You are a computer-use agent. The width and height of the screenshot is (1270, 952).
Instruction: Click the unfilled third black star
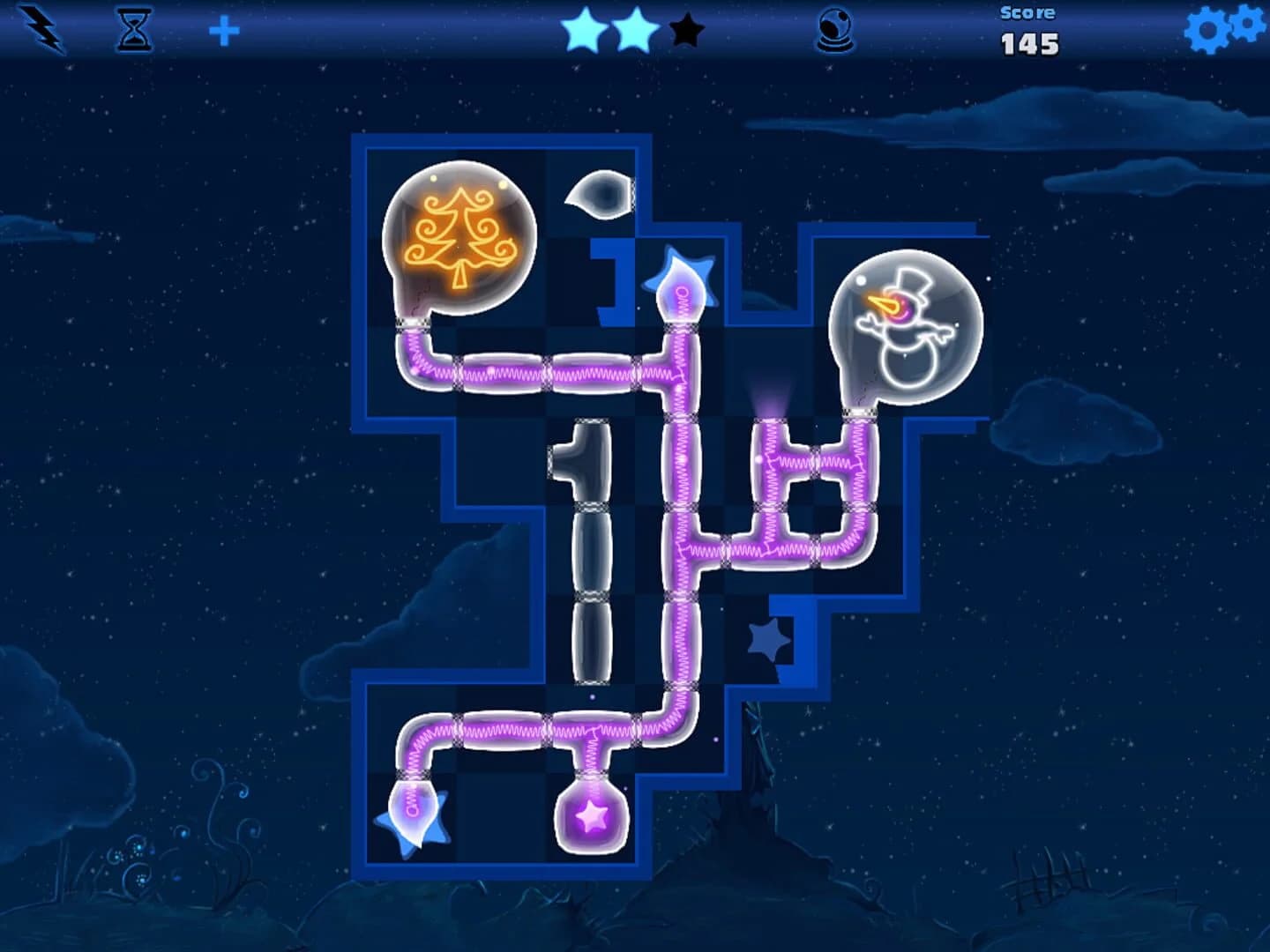[684, 31]
